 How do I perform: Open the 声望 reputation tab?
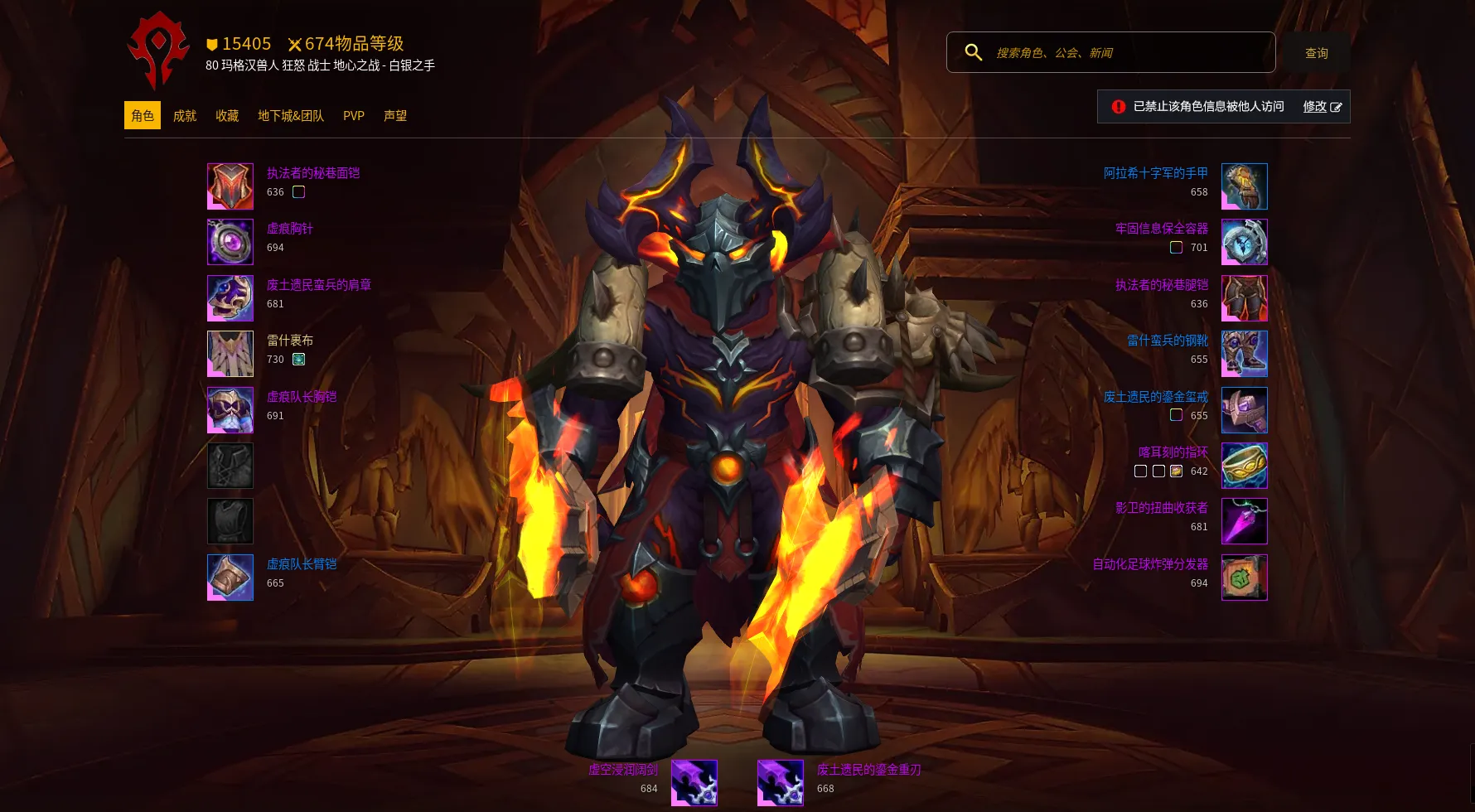pyautogui.click(x=395, y=116)
